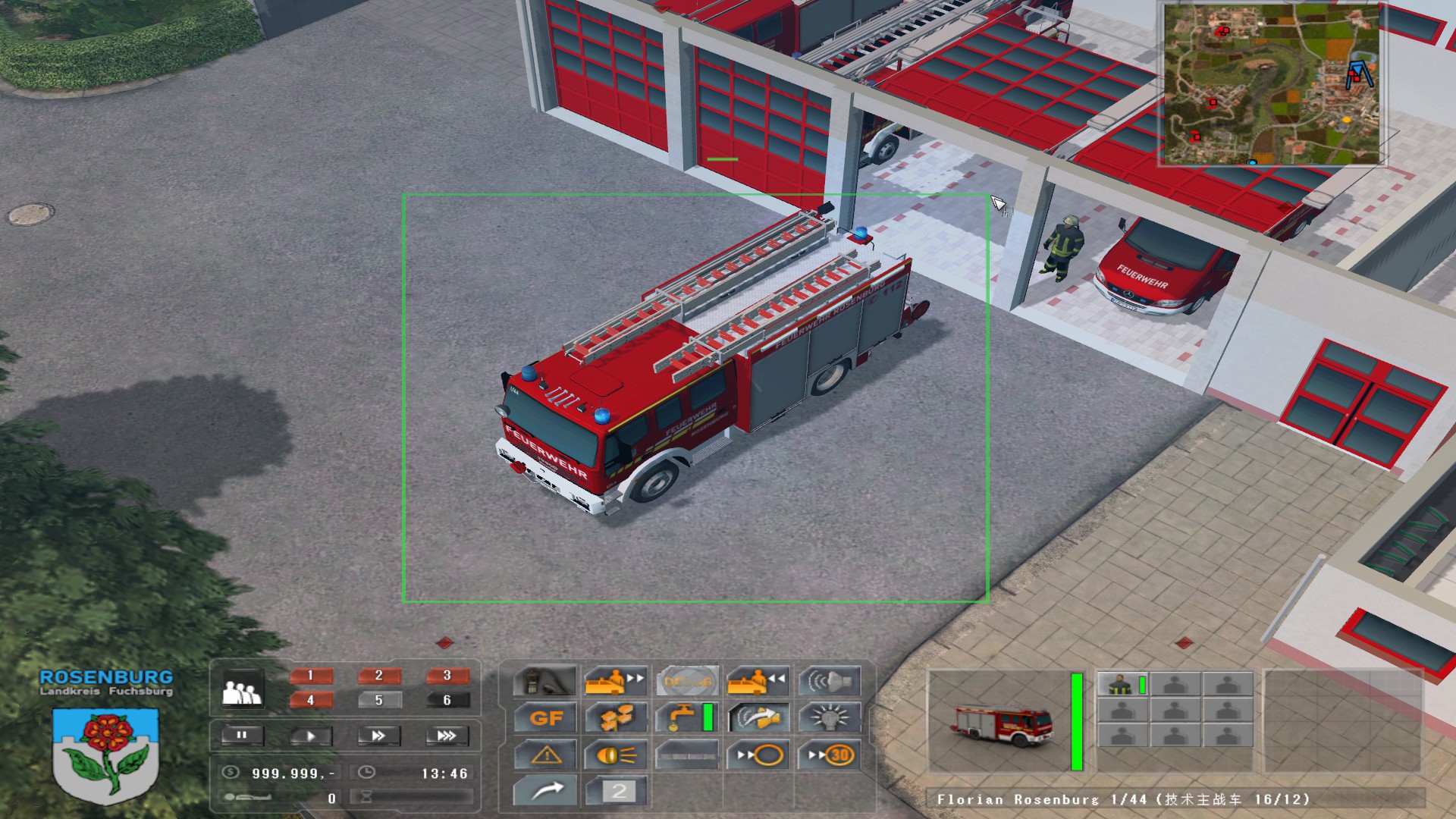
Task: Use the water tap command
Action: (x=686, y=717)
